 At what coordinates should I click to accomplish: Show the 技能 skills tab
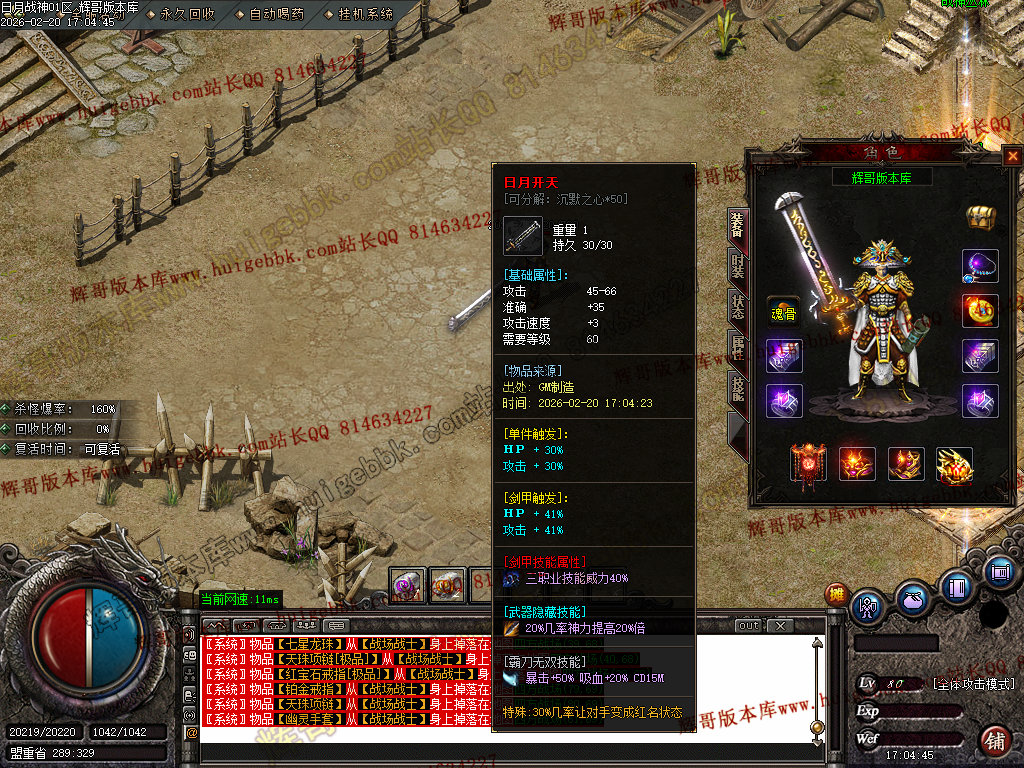click(x=737, y=389)
